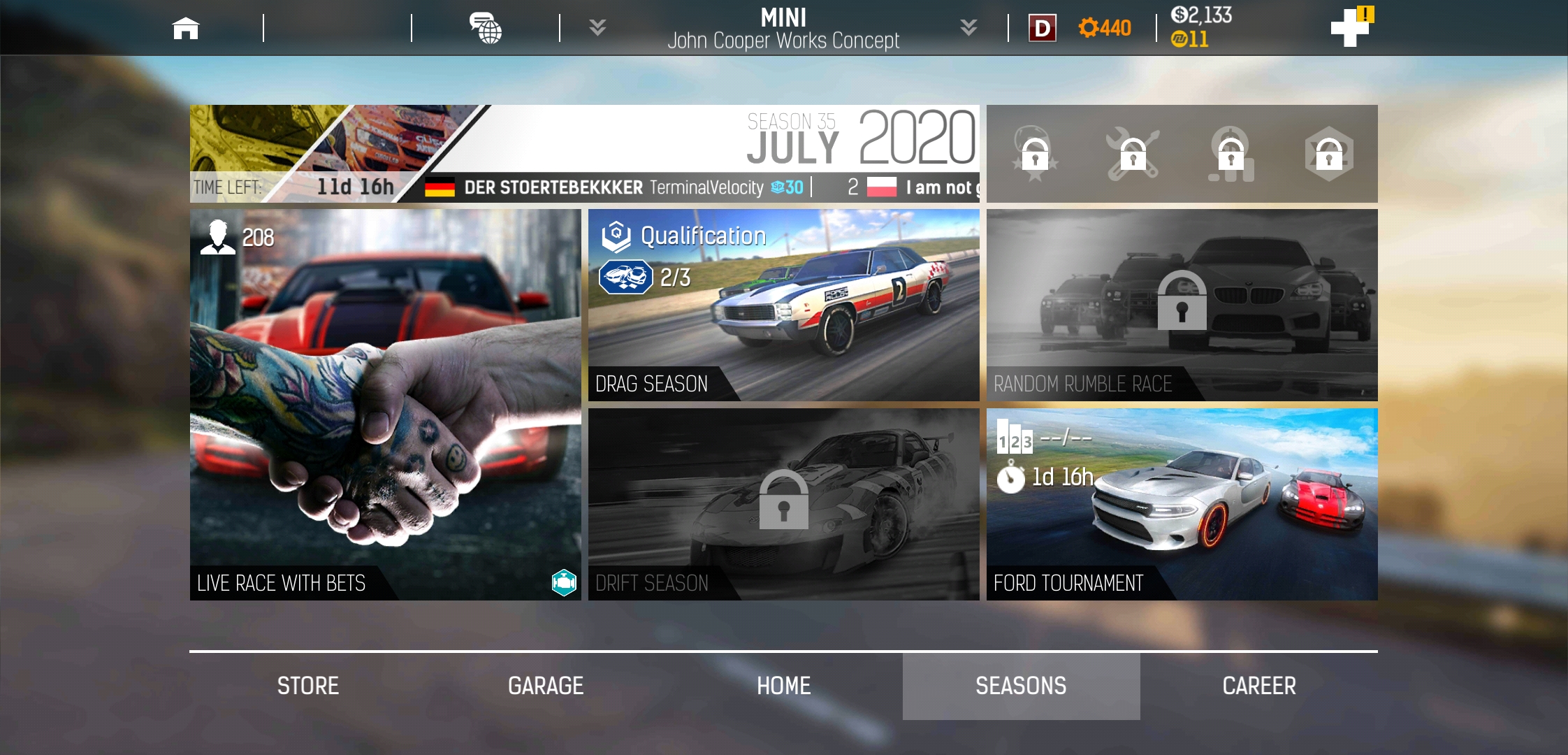Open the Ford Tournament tile
This screenshot has height=755, width=1568.
pos(1182,504)
